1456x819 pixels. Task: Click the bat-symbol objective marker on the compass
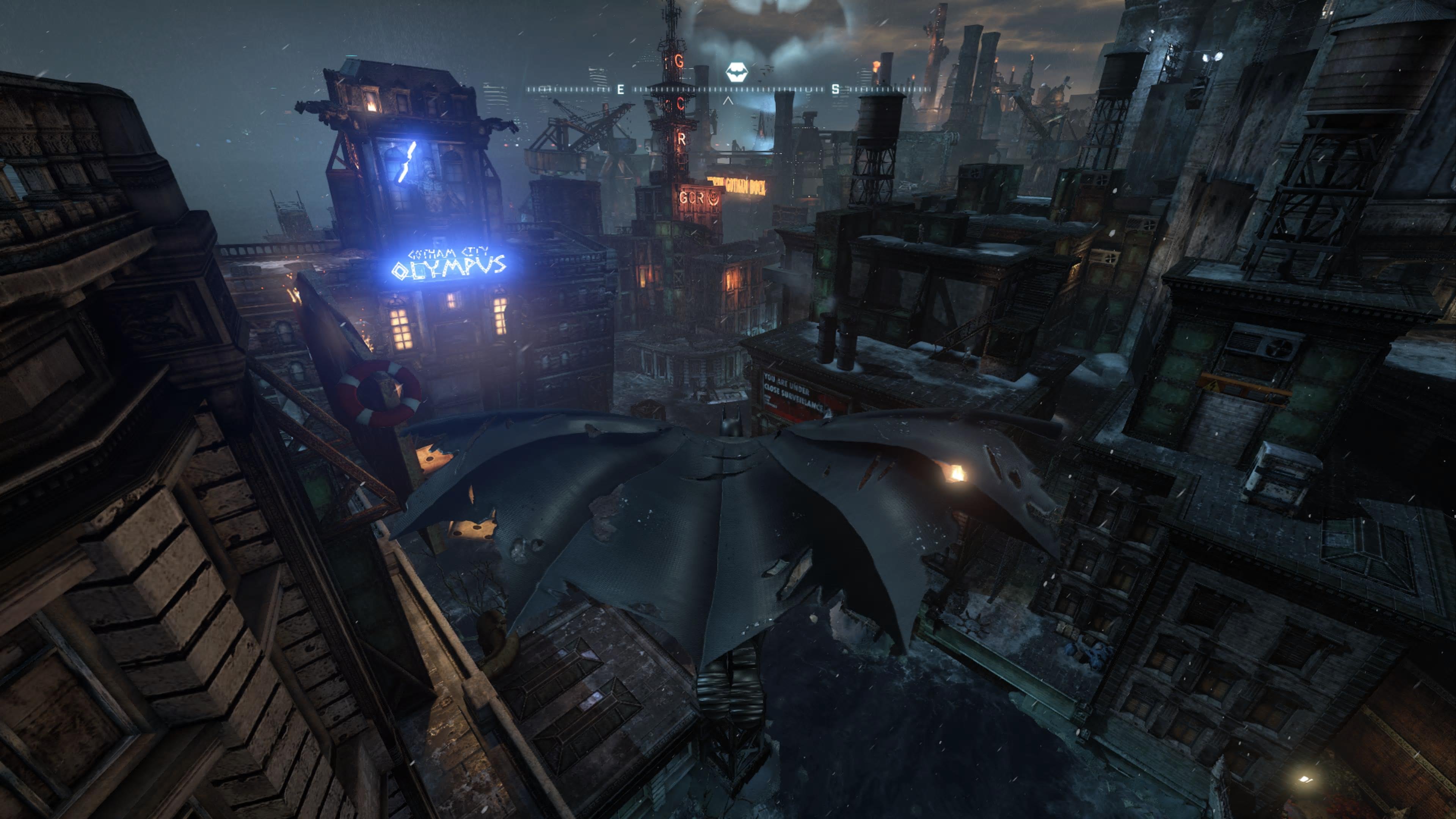point(736,72)
